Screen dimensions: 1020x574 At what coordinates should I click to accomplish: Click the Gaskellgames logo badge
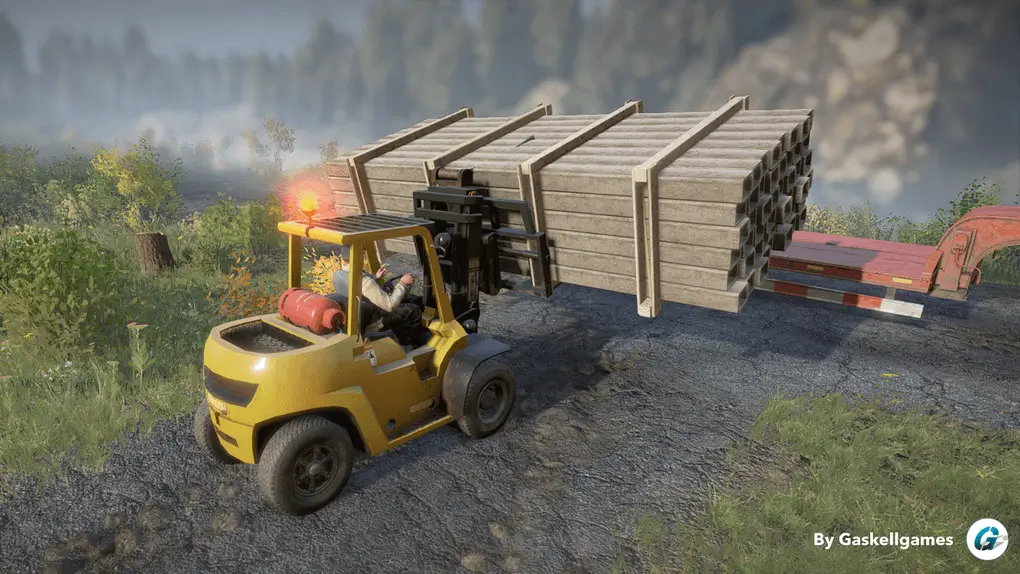click(x=986, y=539)
